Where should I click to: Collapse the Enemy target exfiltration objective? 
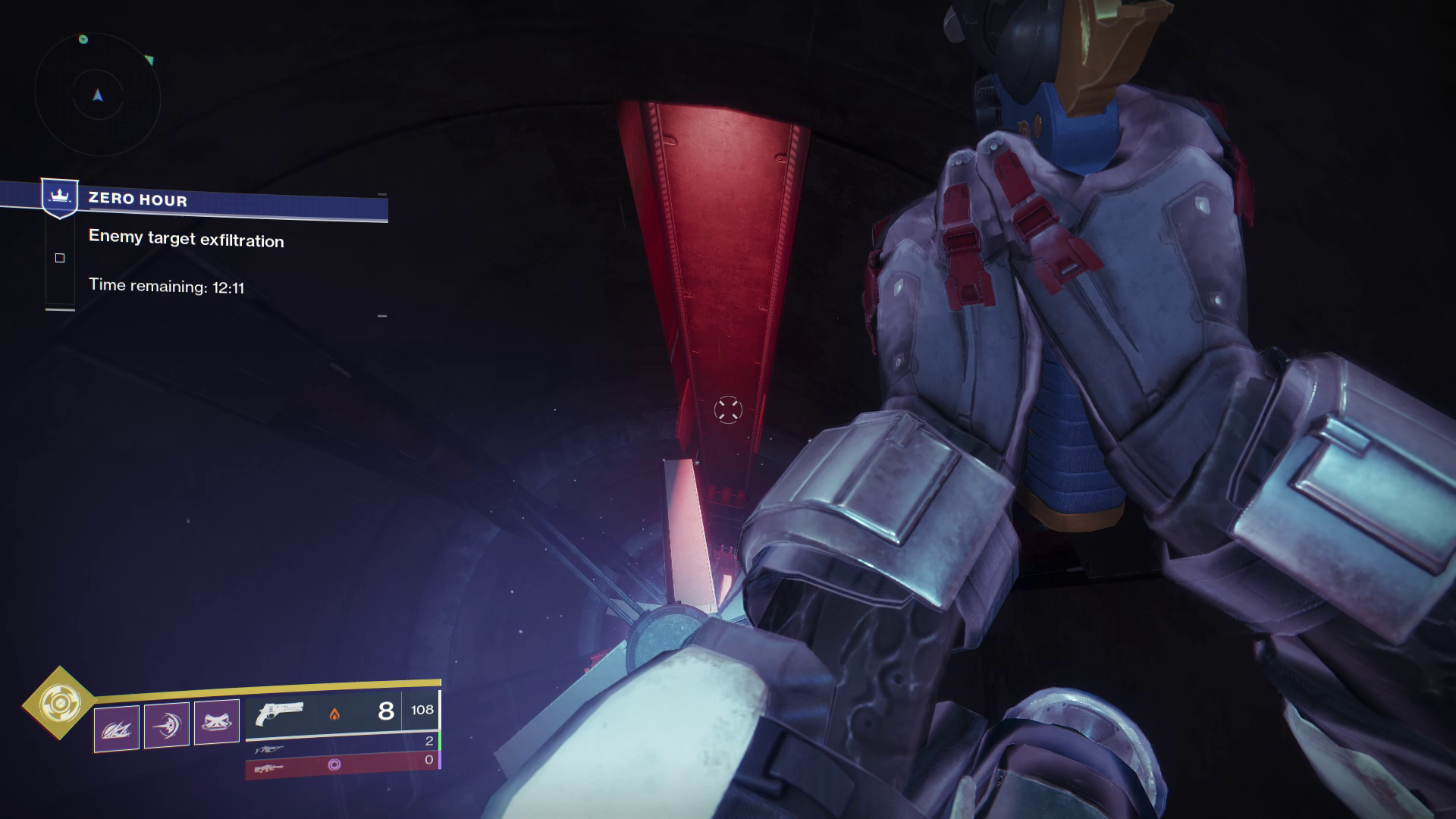[x=186, y=240]
